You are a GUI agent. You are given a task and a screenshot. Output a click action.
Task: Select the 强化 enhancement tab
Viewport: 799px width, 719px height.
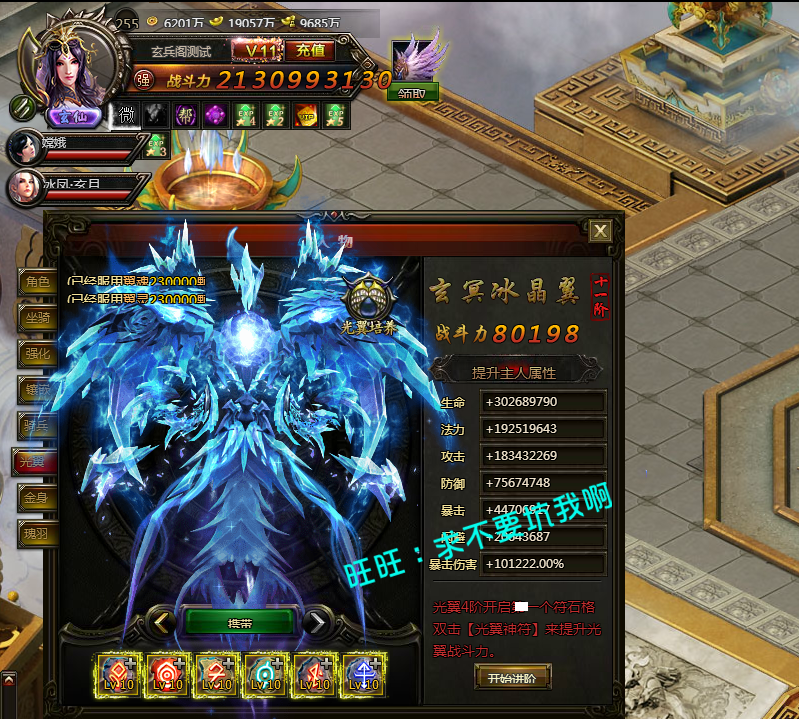point(37,354)
